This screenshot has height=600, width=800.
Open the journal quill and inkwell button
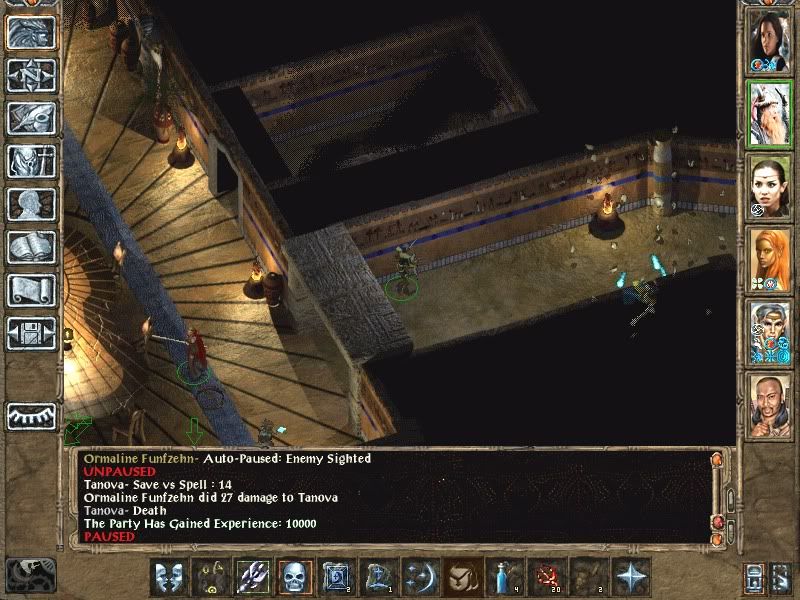pyautogui.click(x=31, y=118)
